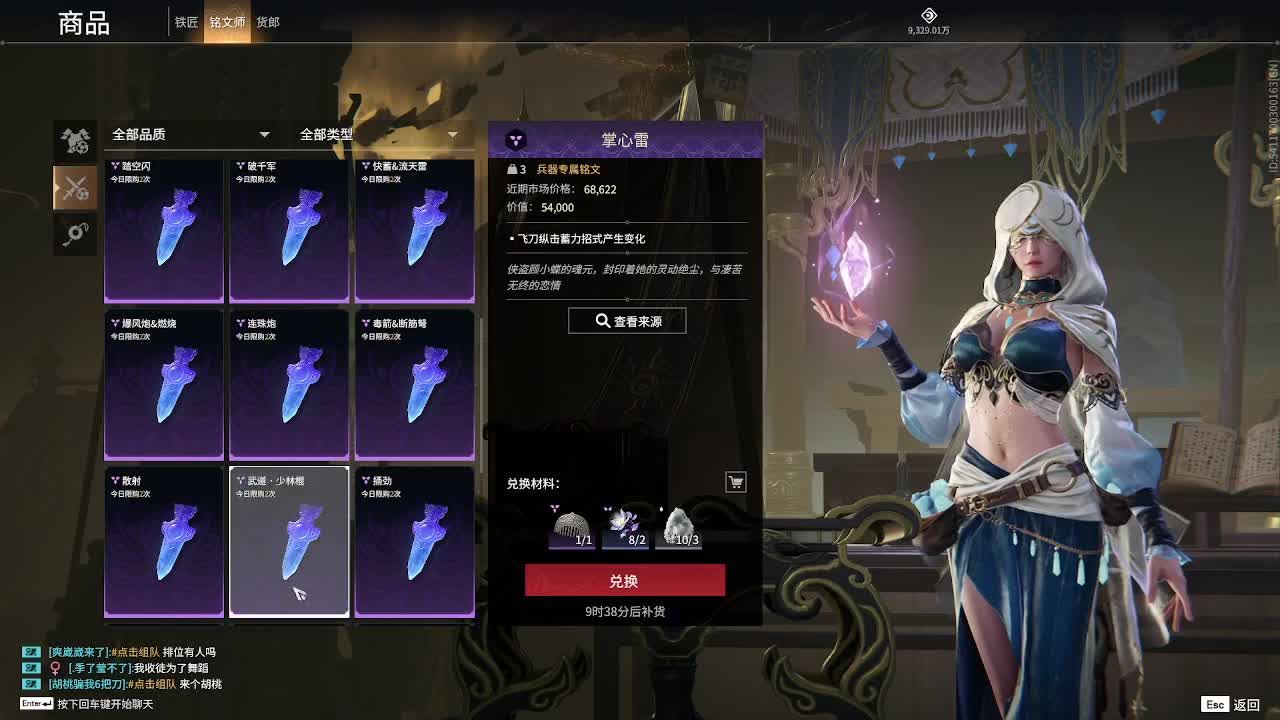Switch to the 铁匠 blacksmith tab
This screenshot has width=1280, height=720.
[185, 21]
